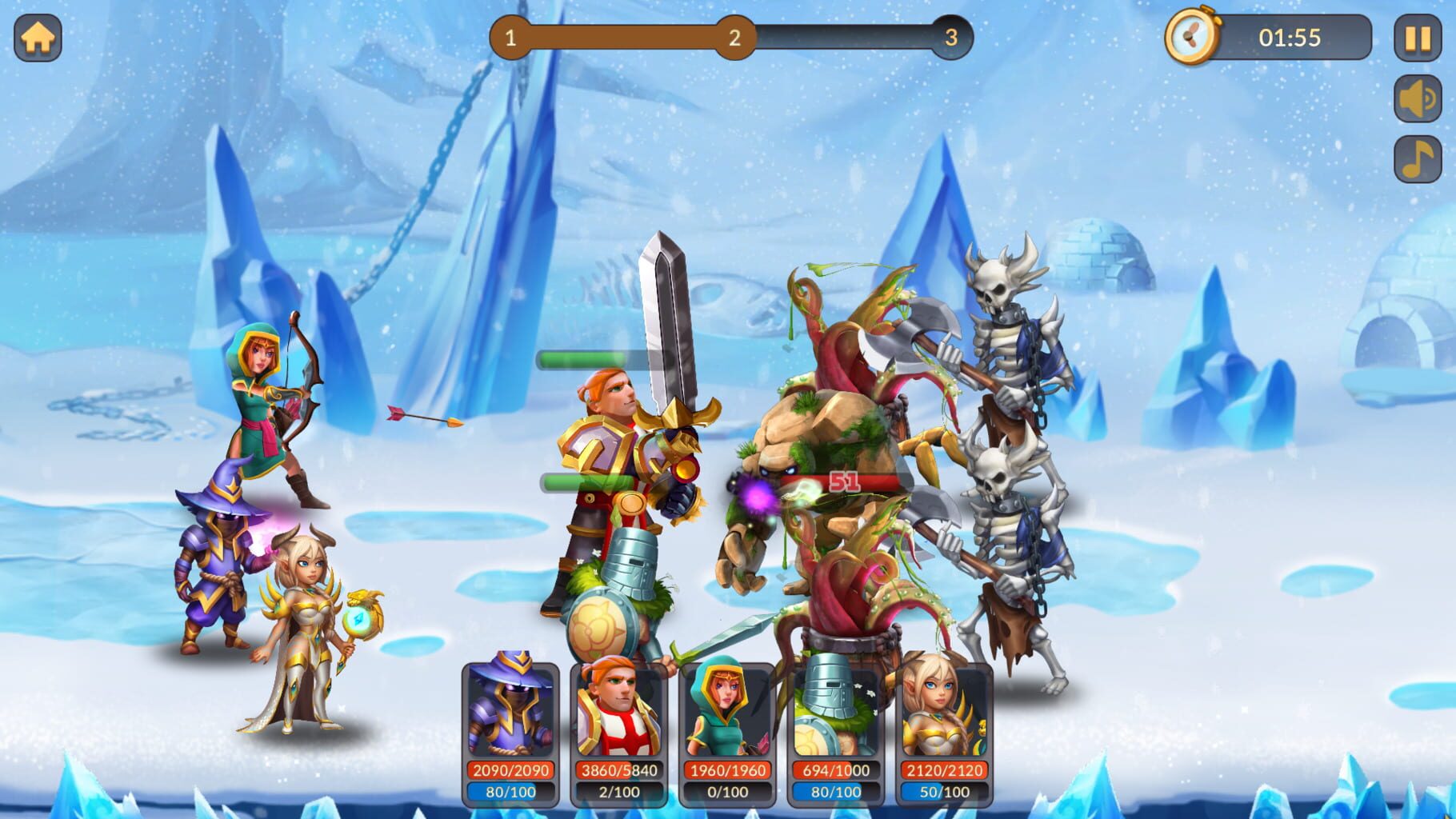Toggle sound effects with the speaker button

(x=1418, y=98)
